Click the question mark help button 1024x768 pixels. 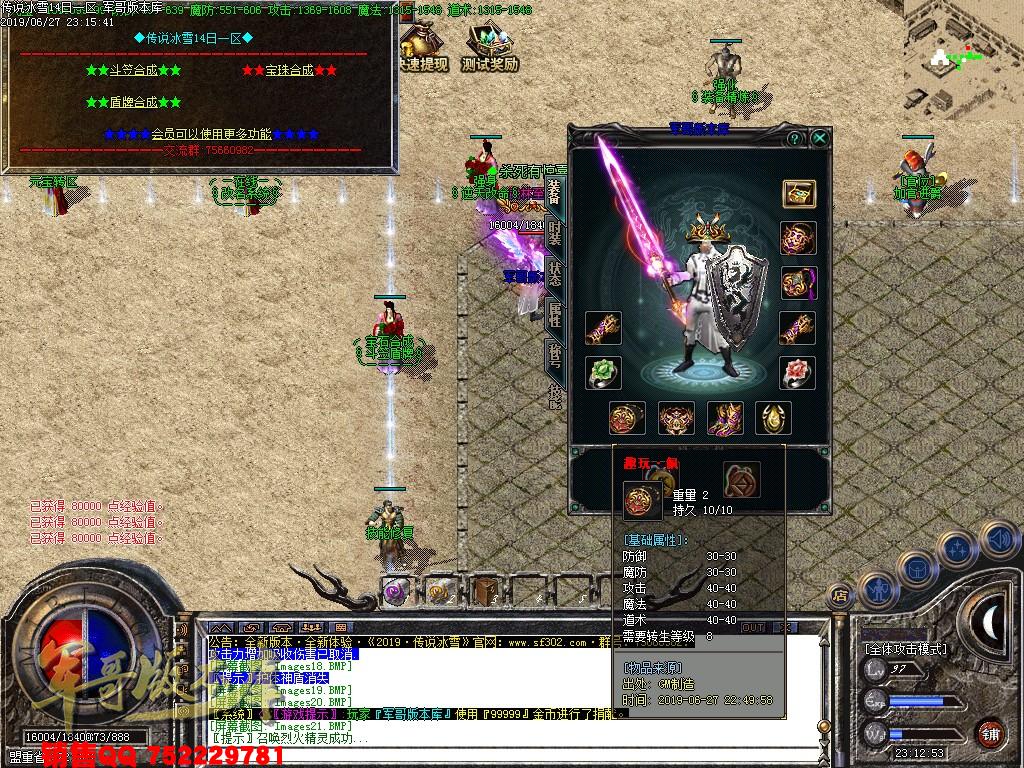(795, 138)
